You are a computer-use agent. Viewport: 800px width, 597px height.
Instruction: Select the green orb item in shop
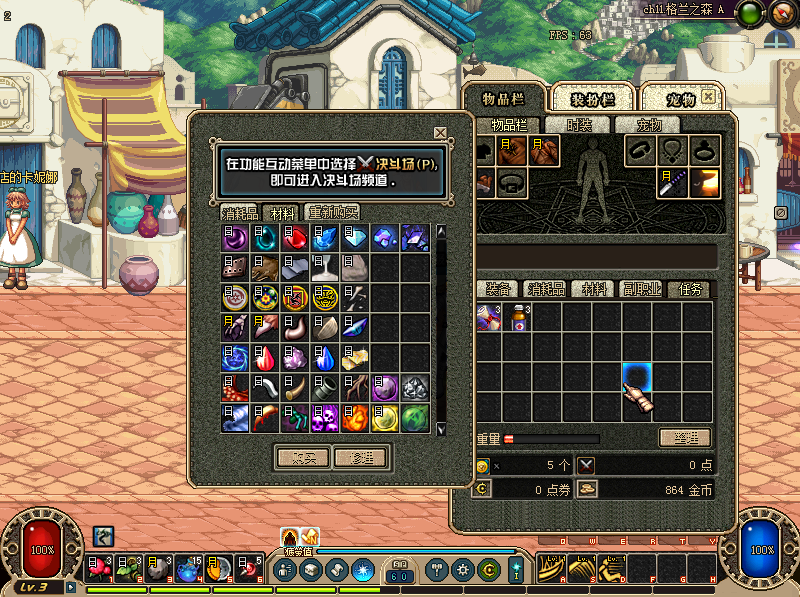point(415,417)
